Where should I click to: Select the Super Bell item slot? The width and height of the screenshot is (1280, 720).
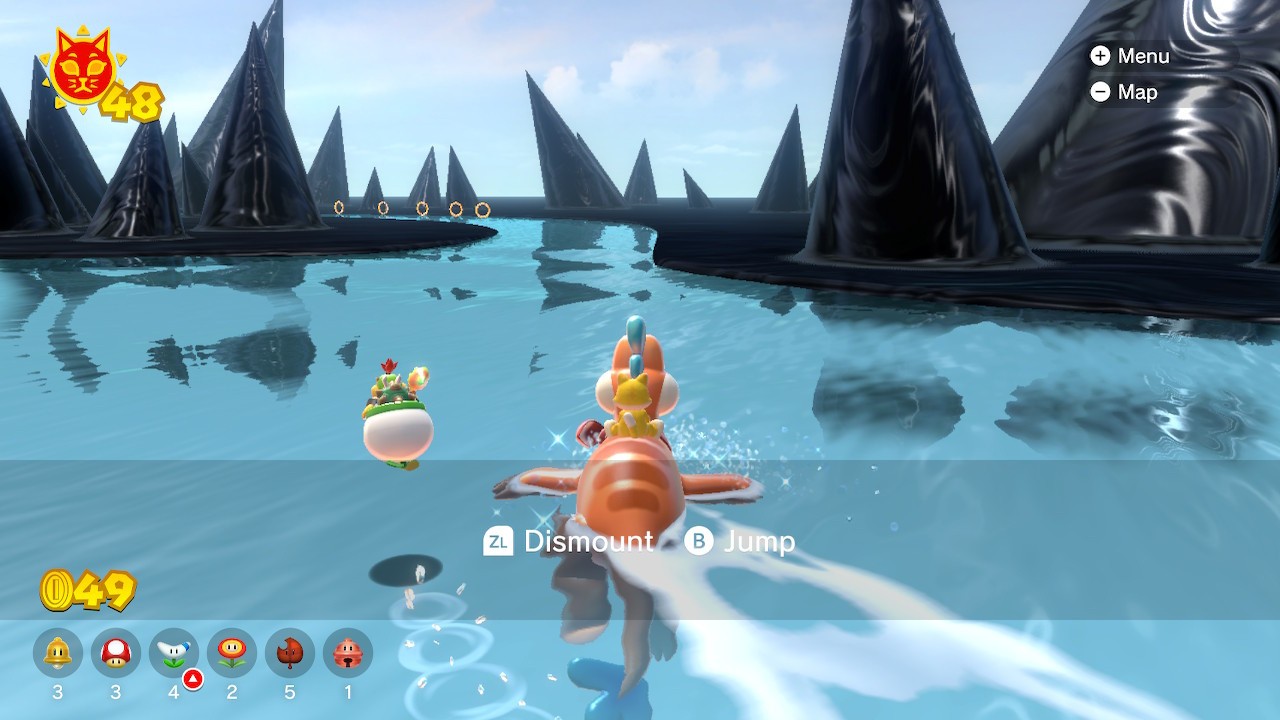click(58, 653)
